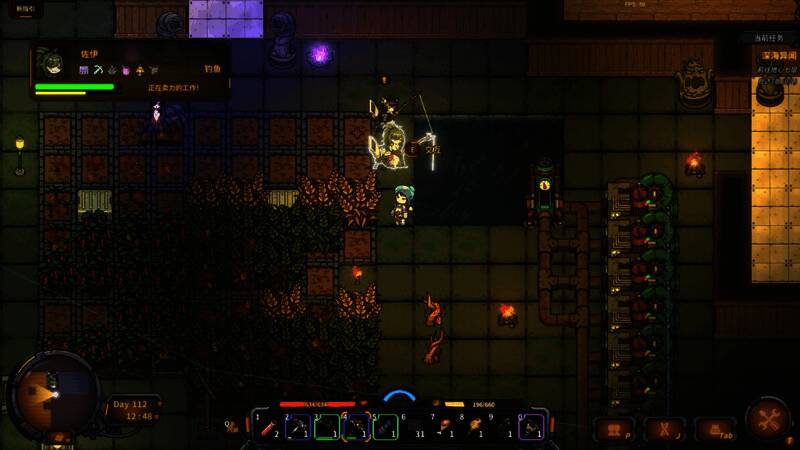Select the pickaxe skill icon on companion panel
This screenshot has height=450, width=800.
[98, 70]
